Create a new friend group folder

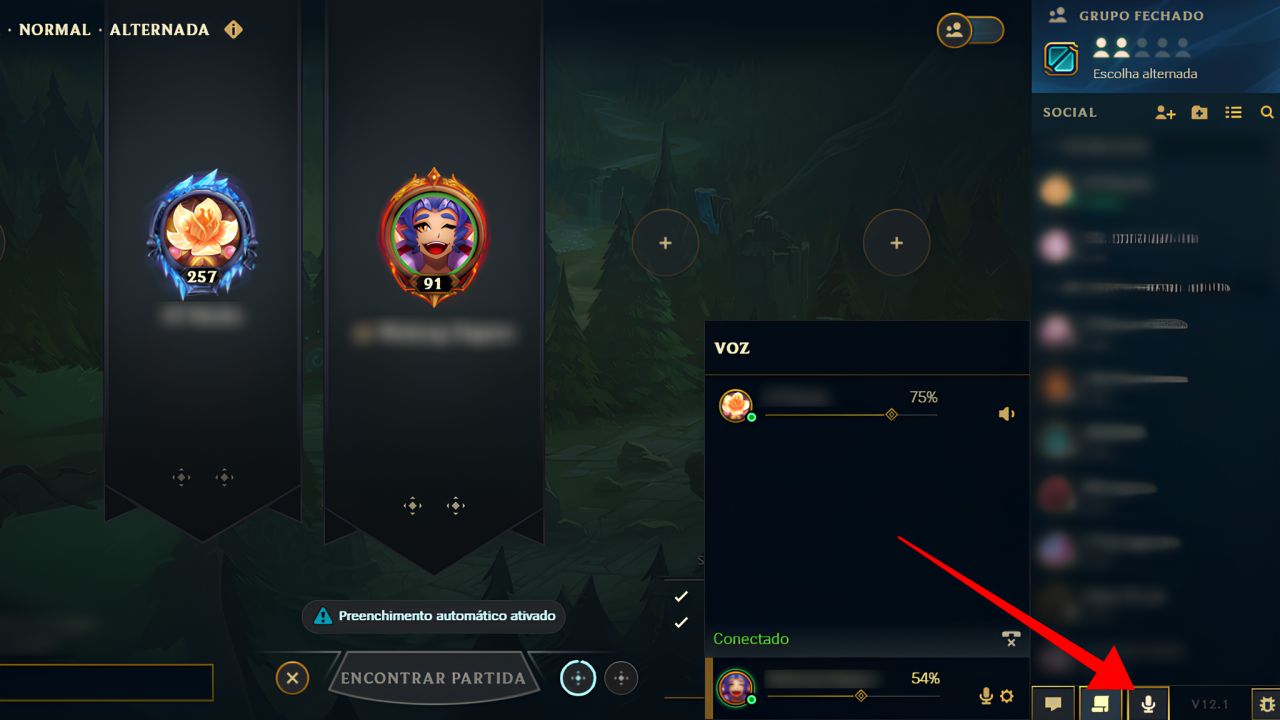(1199, 112)
